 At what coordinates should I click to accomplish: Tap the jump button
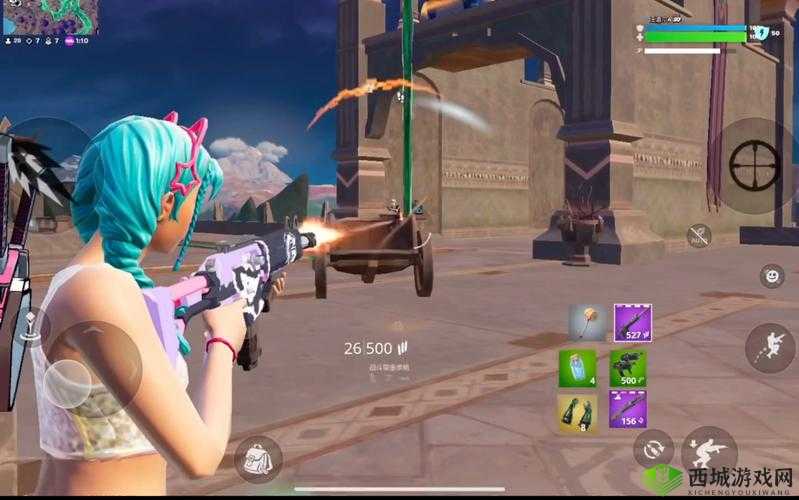click(x=769, y=347)
